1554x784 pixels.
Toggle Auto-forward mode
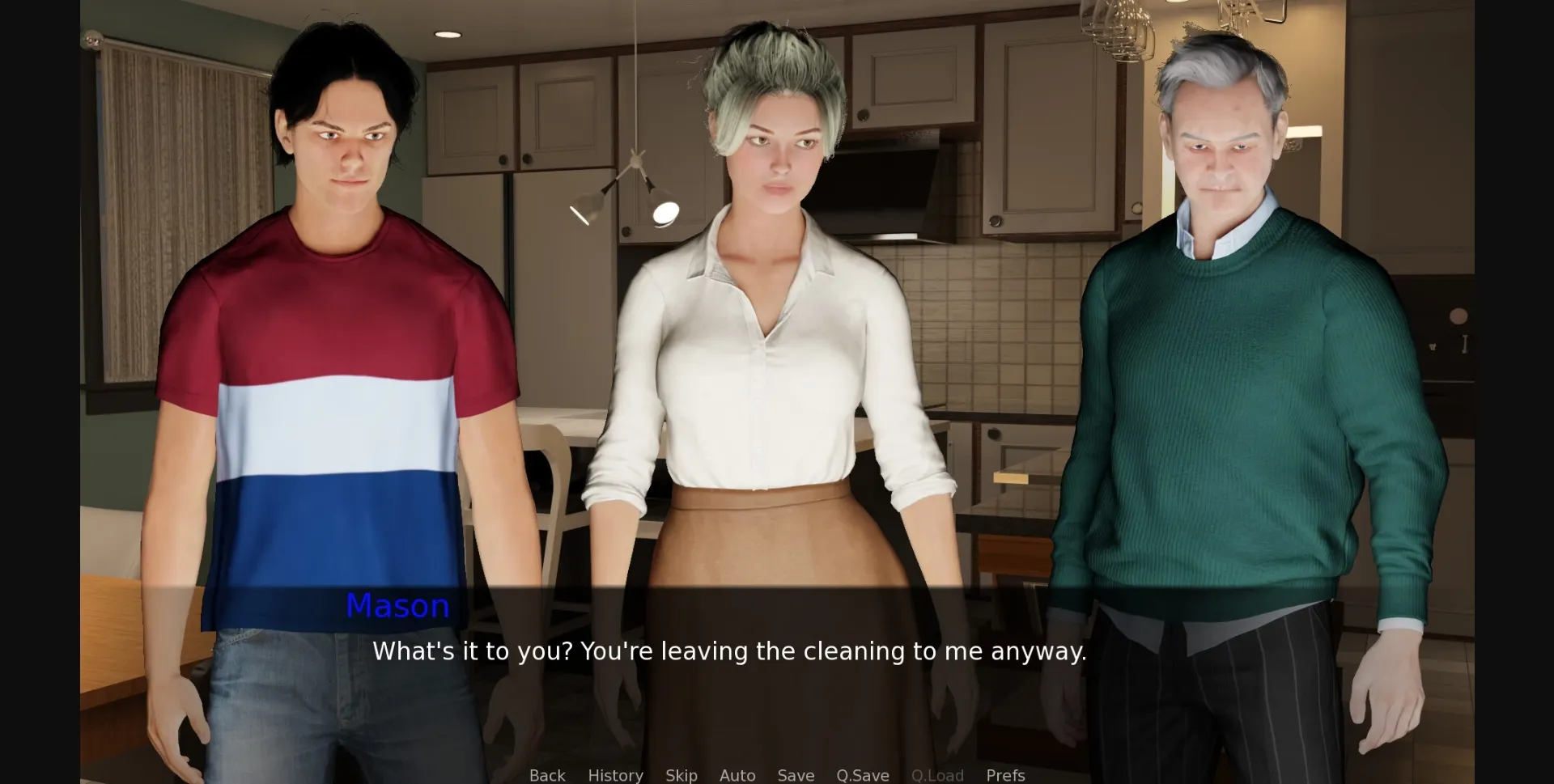(737, 775)
